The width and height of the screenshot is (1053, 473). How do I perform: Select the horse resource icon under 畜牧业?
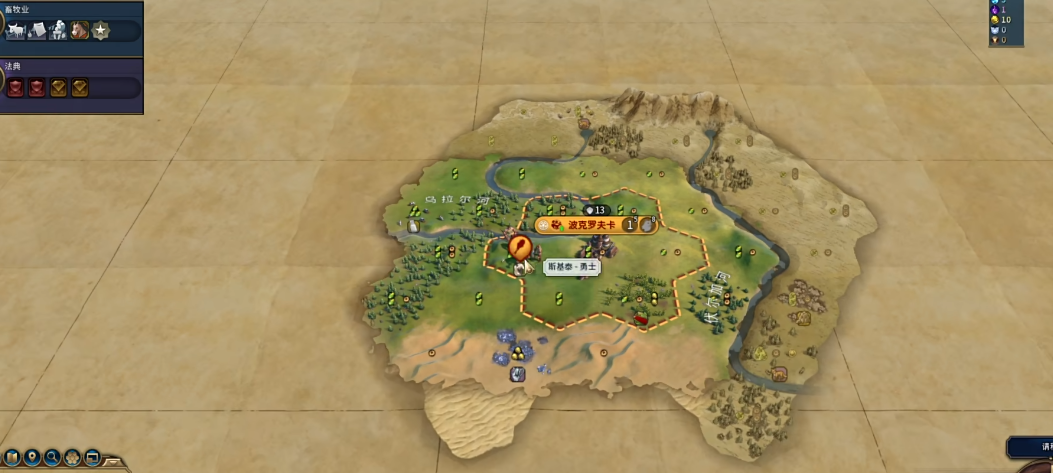79,31
